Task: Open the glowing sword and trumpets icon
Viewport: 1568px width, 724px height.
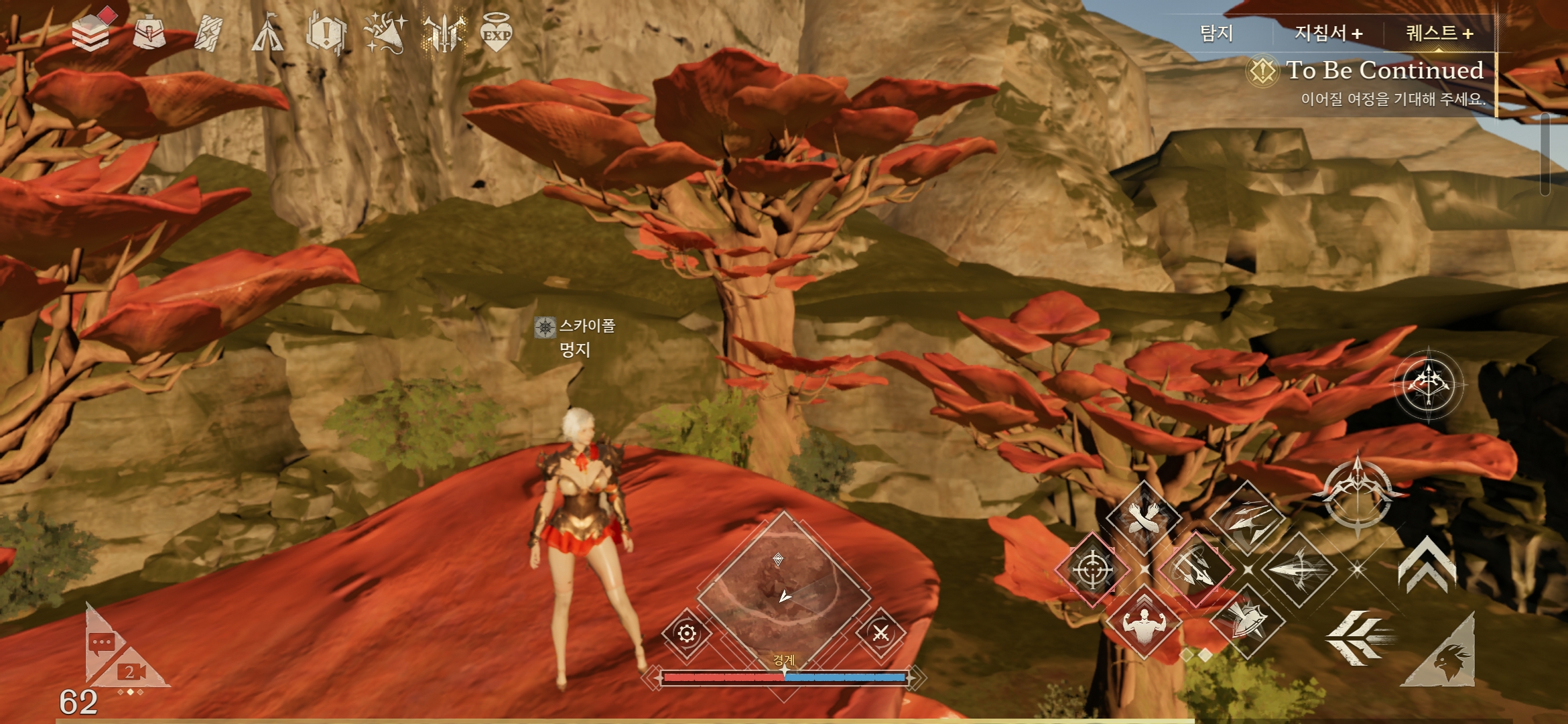Action: [x=444, y=33]
